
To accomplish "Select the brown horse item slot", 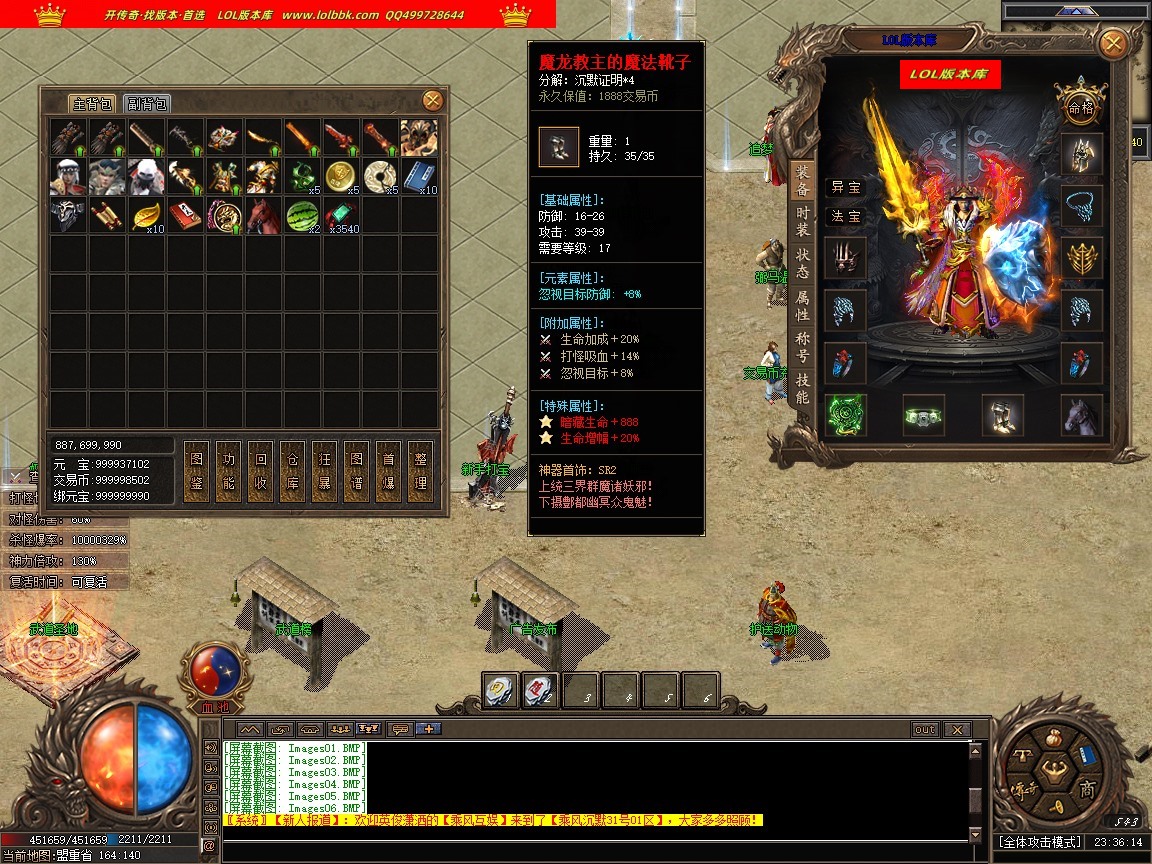I will 264,215.
